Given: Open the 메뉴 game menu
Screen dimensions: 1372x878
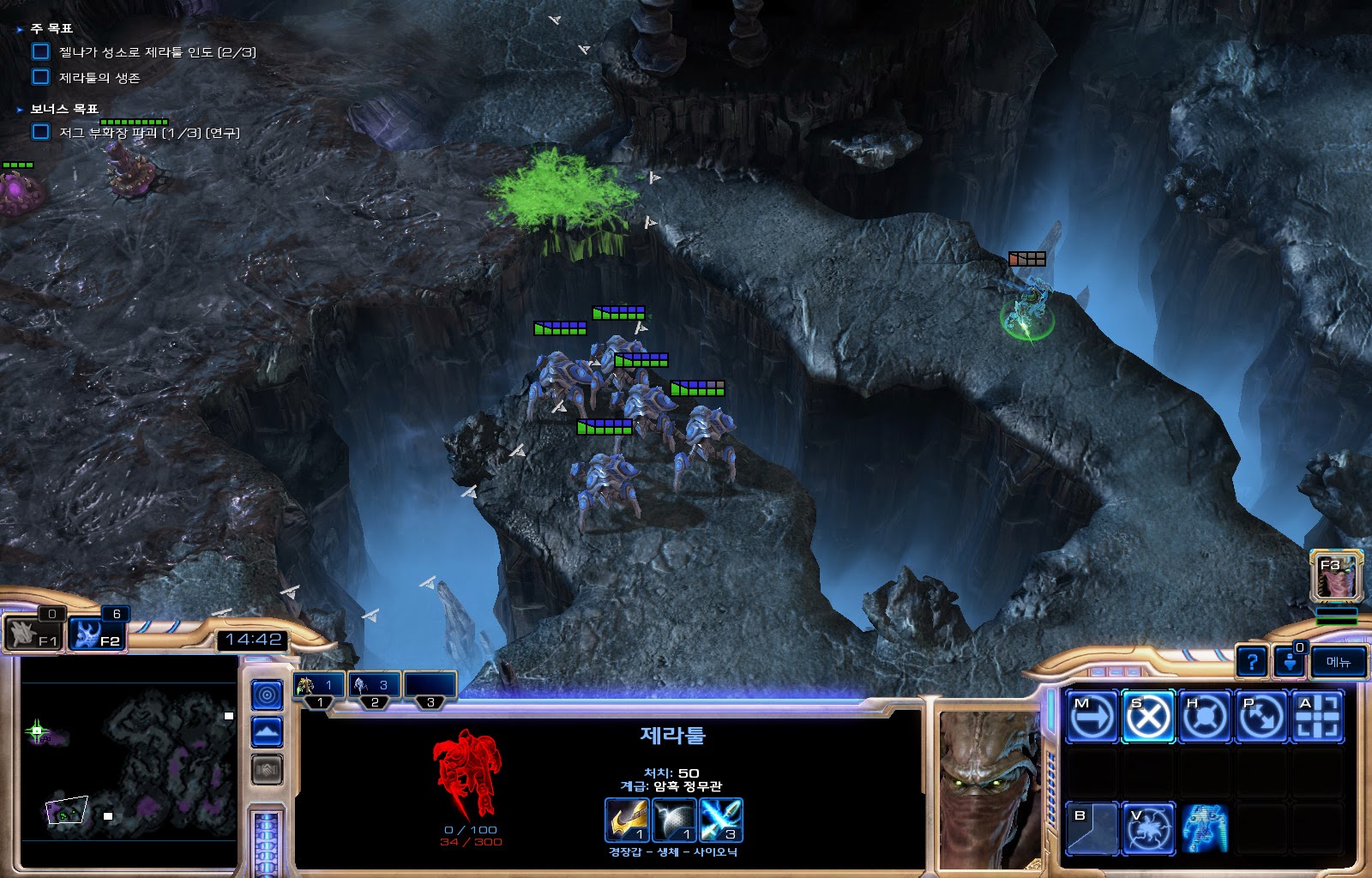Looking at the screenshot, I should tap(1338, 662).
